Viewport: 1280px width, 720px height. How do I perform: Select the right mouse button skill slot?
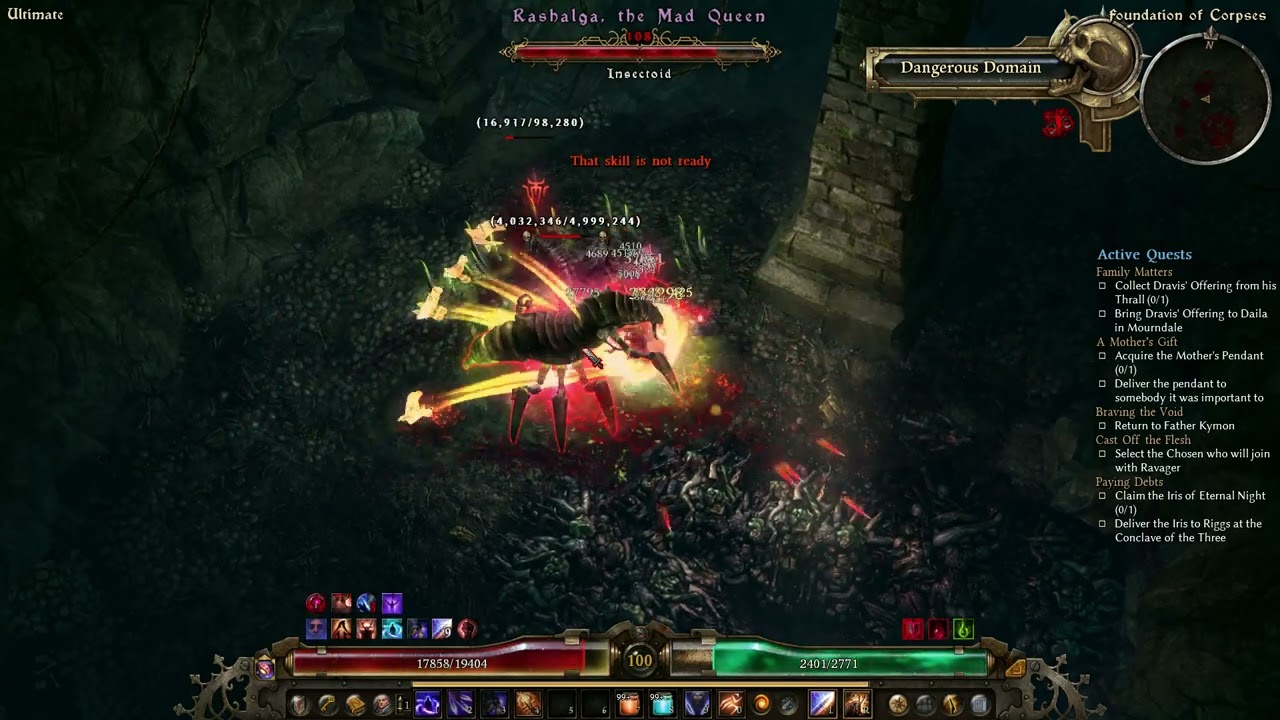click(857, 704)
